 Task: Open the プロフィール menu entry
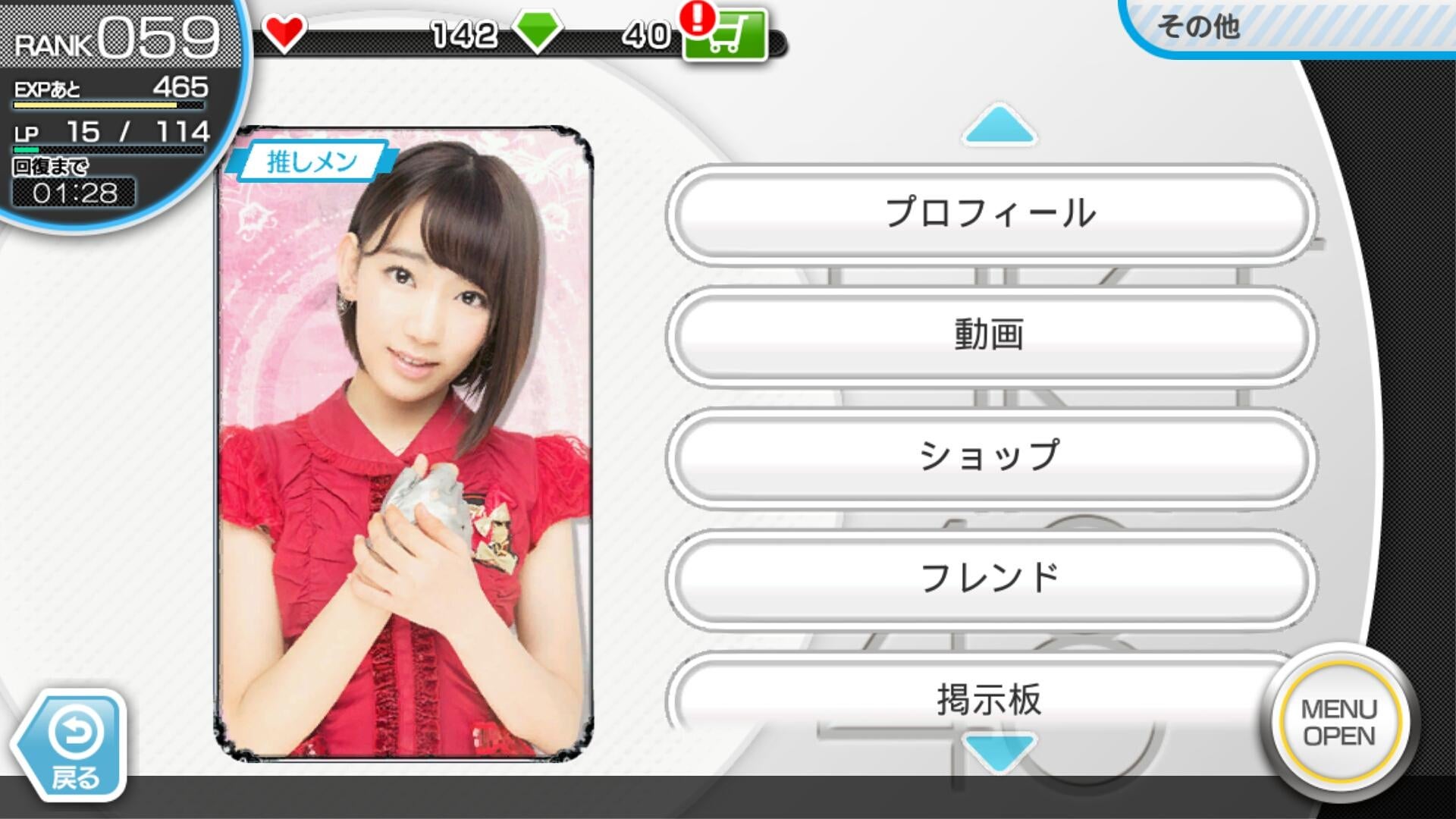point(990,214)
